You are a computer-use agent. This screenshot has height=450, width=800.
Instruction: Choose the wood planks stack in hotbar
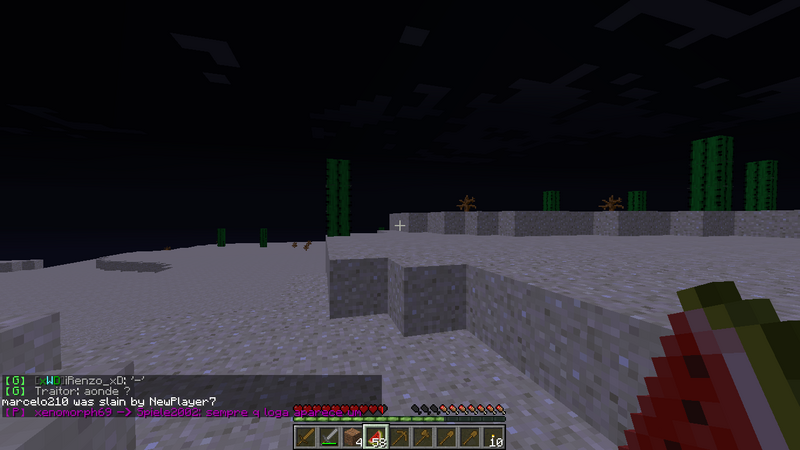coord(352,436)
